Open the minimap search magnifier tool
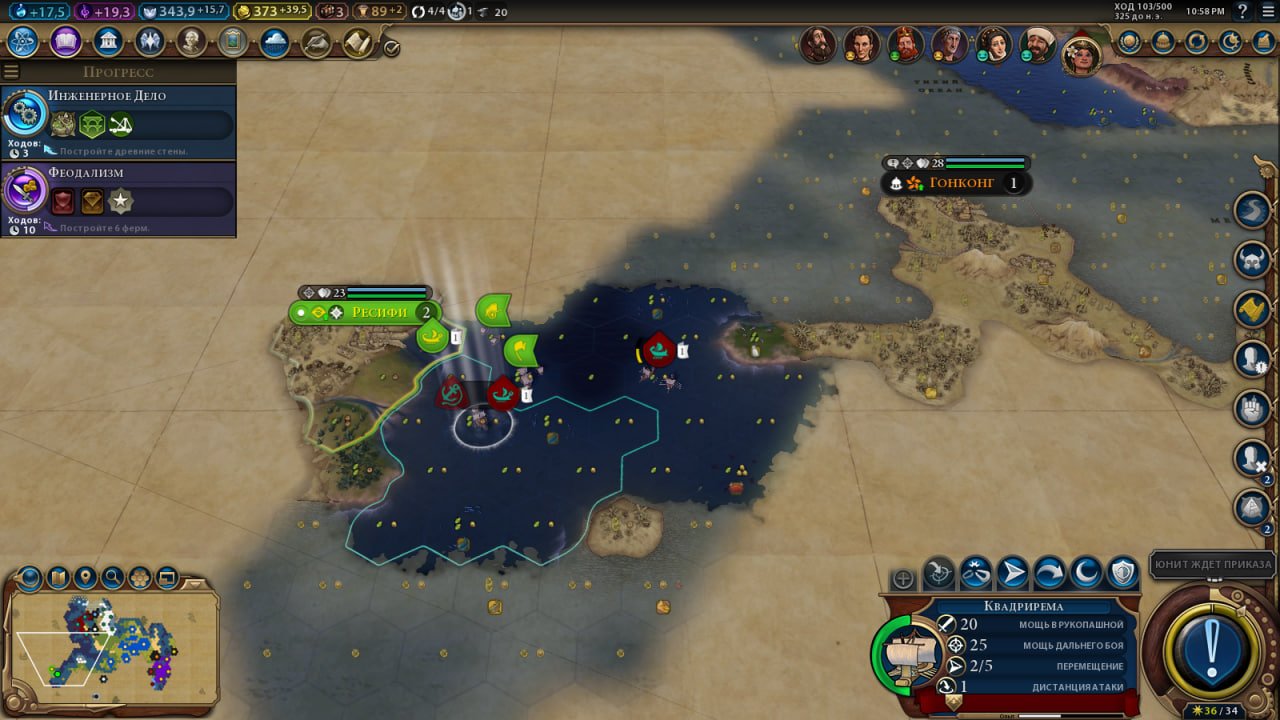Image resolution: width=1280 pixels, height=720 pixels. point(112,577)
